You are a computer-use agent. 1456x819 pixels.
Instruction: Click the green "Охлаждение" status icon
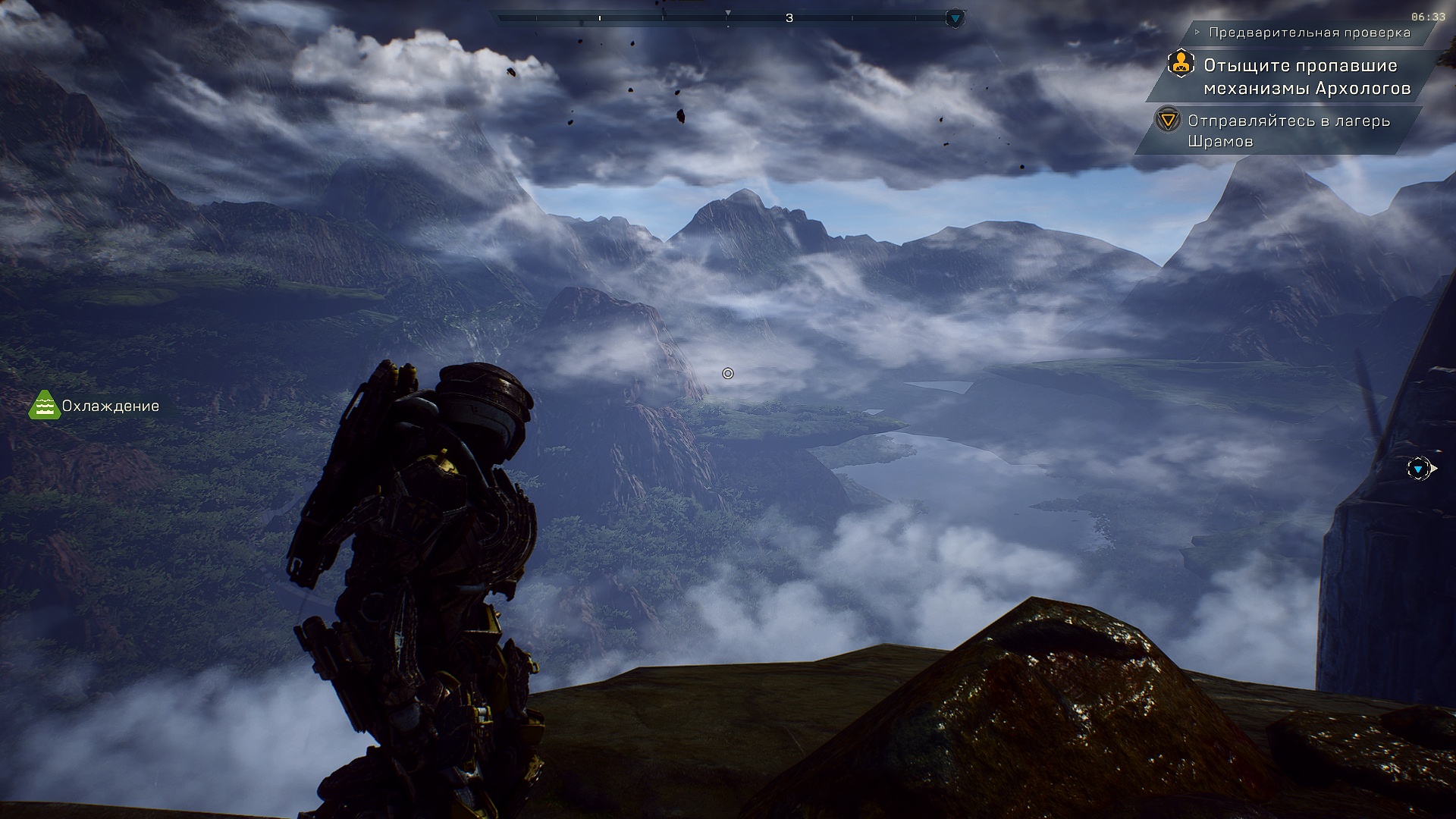point(44,406)
